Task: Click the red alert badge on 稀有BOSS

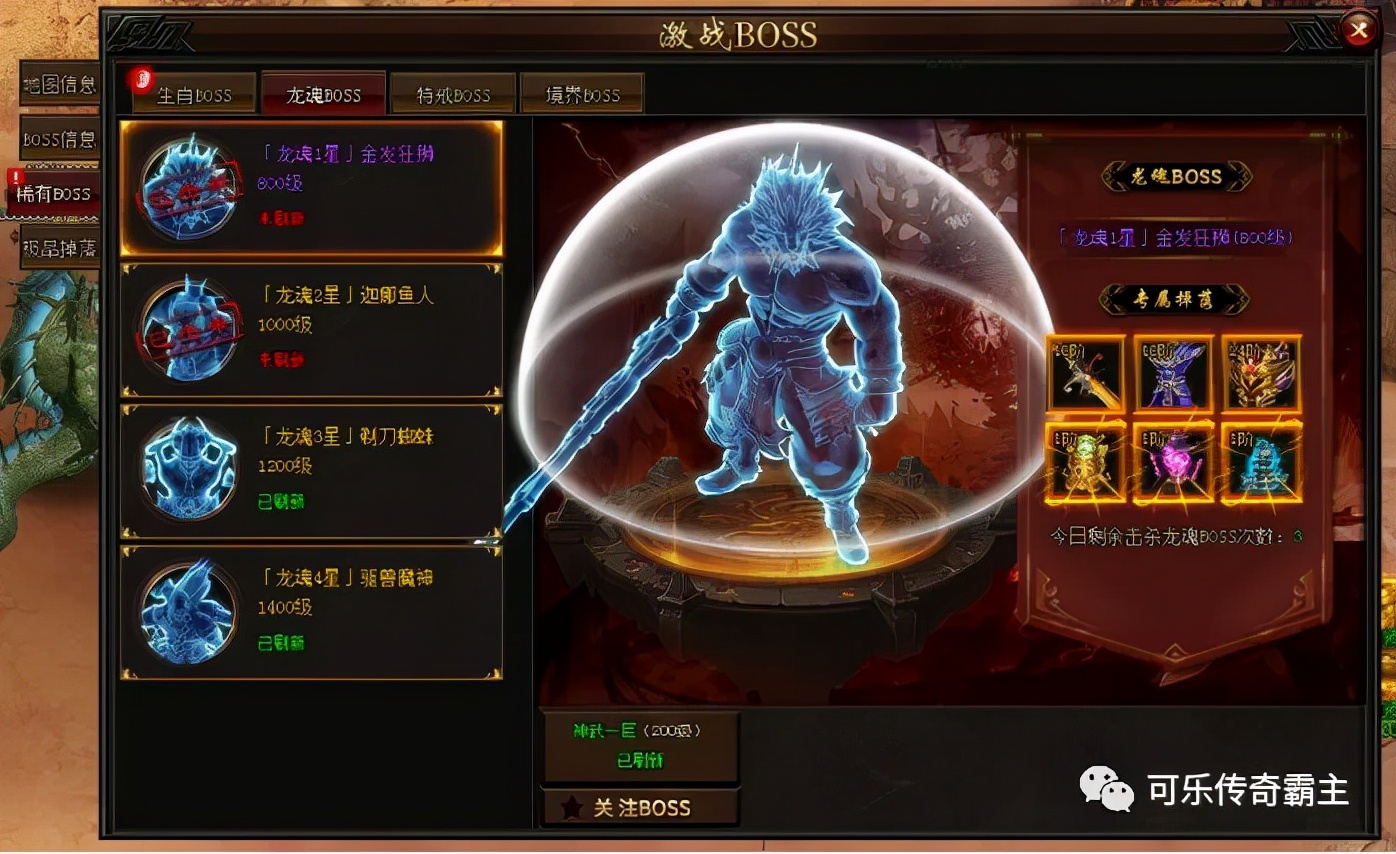Action: (x=16, y=176)
